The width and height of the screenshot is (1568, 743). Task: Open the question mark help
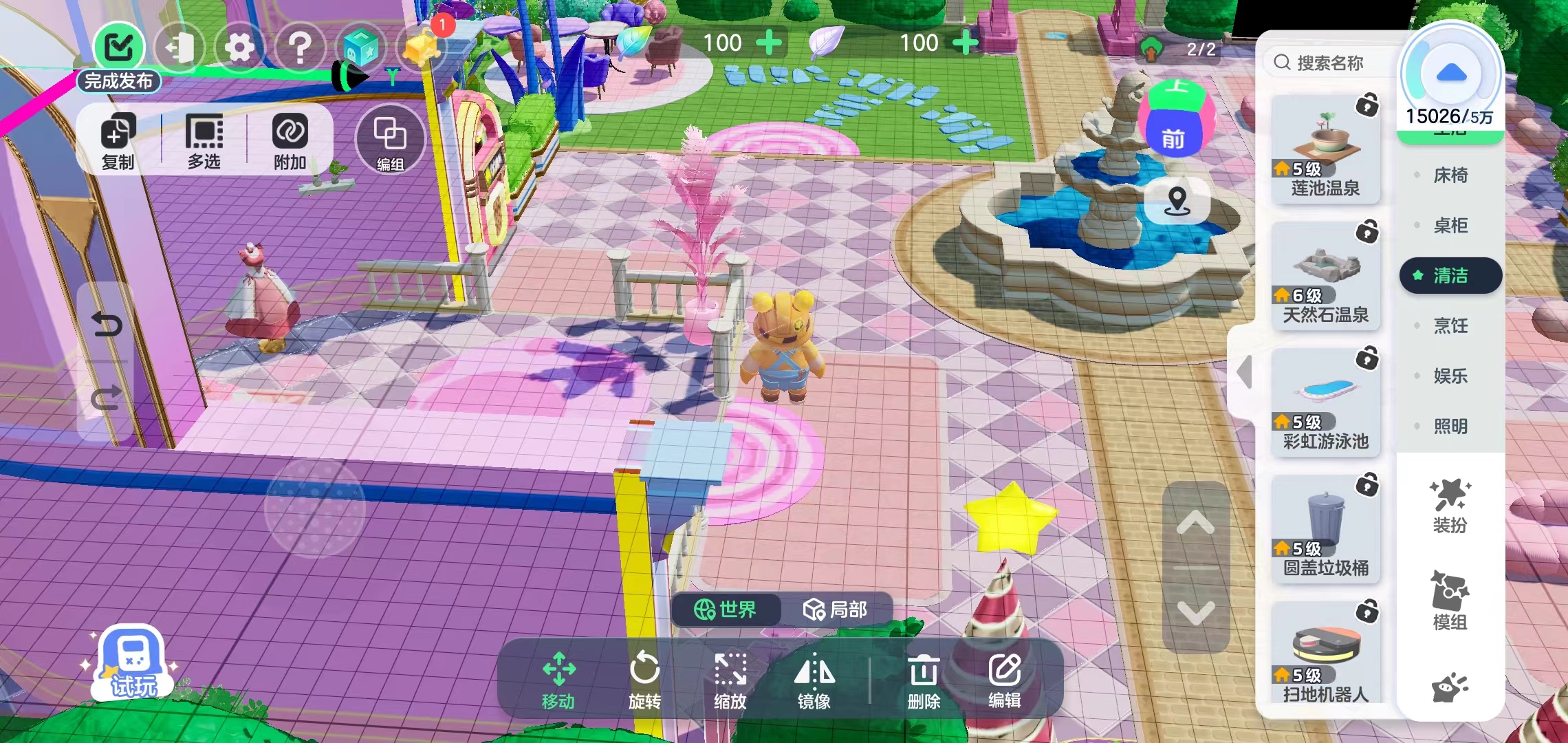(299, 47)
